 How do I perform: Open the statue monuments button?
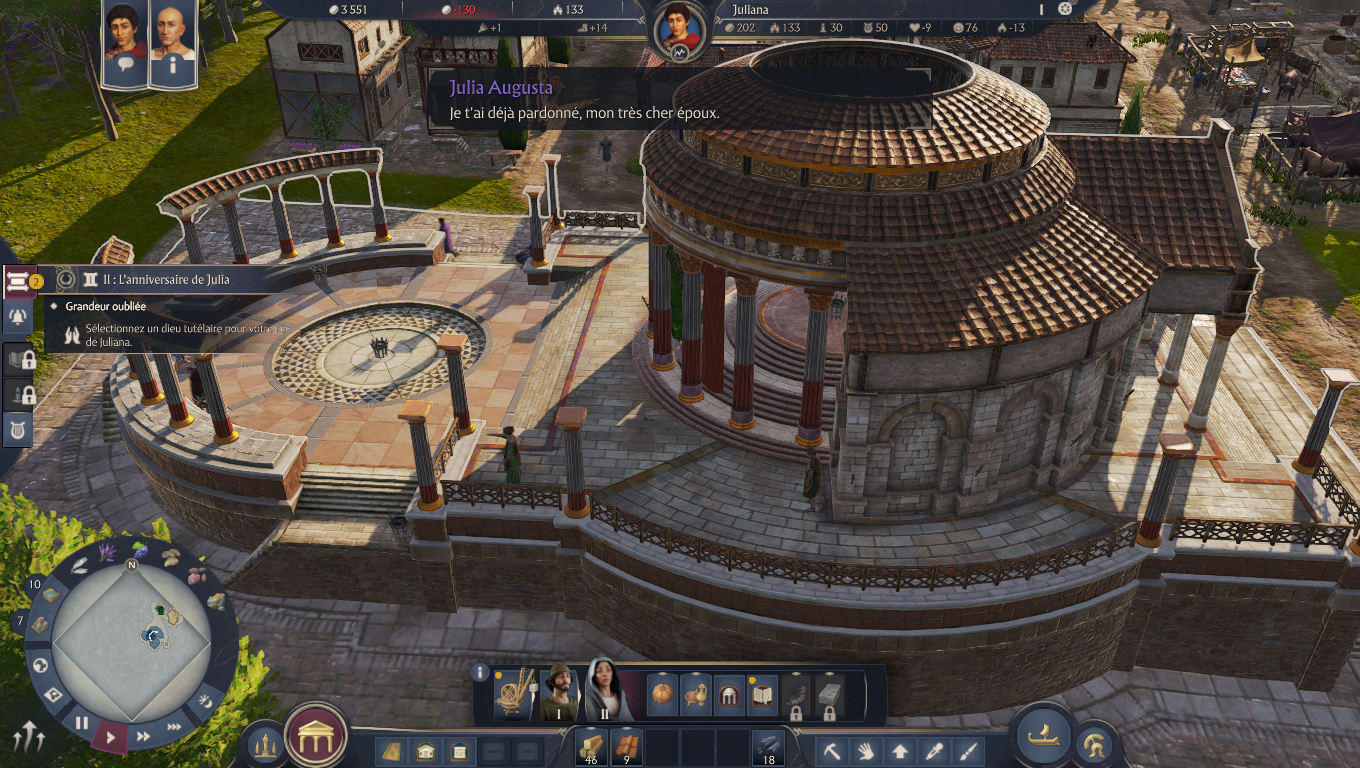coord(265,744)
